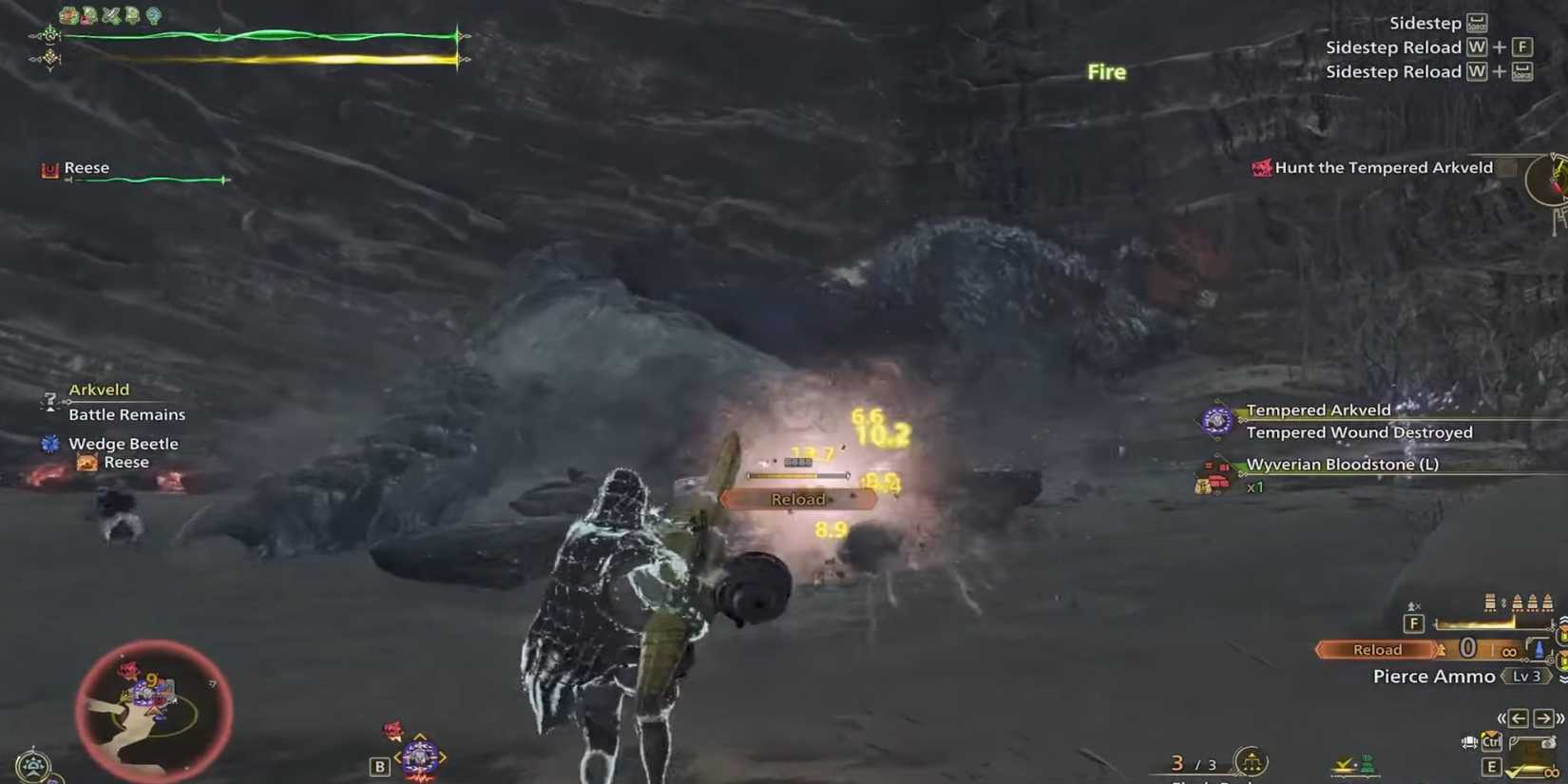Select the Wedge Beetle icon

[47, 443]
